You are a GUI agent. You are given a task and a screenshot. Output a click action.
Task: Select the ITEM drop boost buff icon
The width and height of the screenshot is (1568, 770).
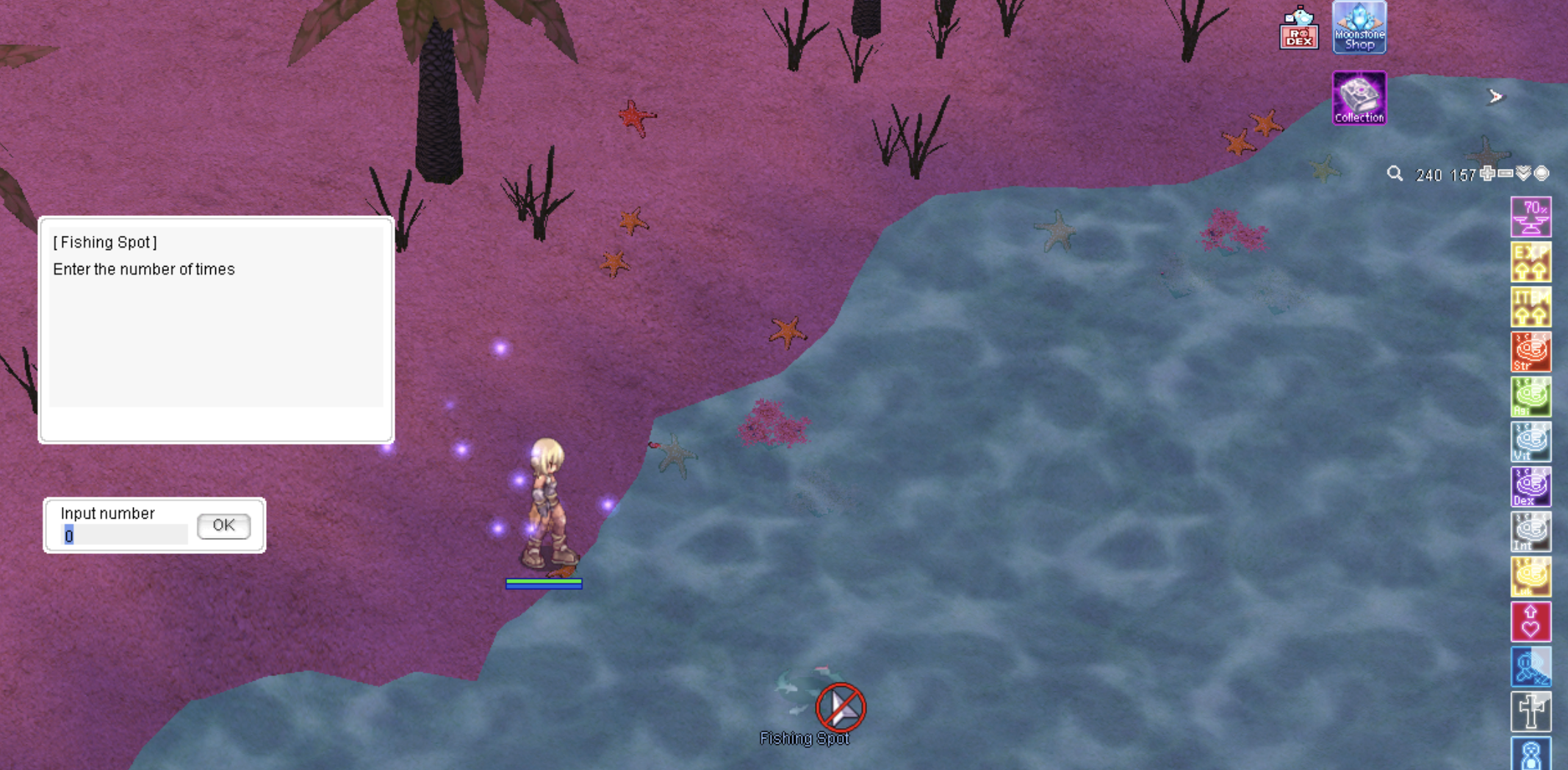click(1531, 307)
